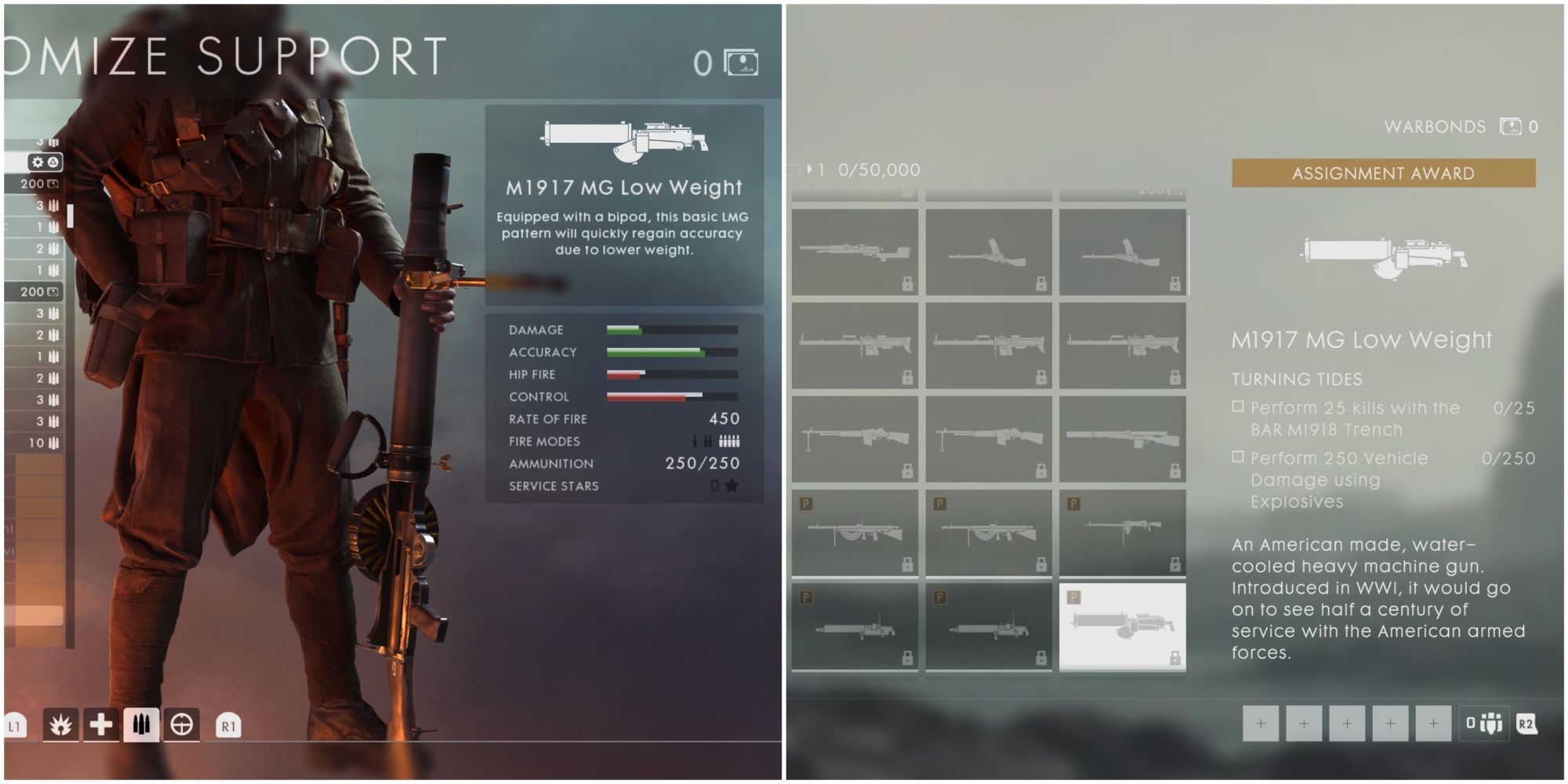
Task: Open the medical crate gadget icon
Action: coord(100,723)
